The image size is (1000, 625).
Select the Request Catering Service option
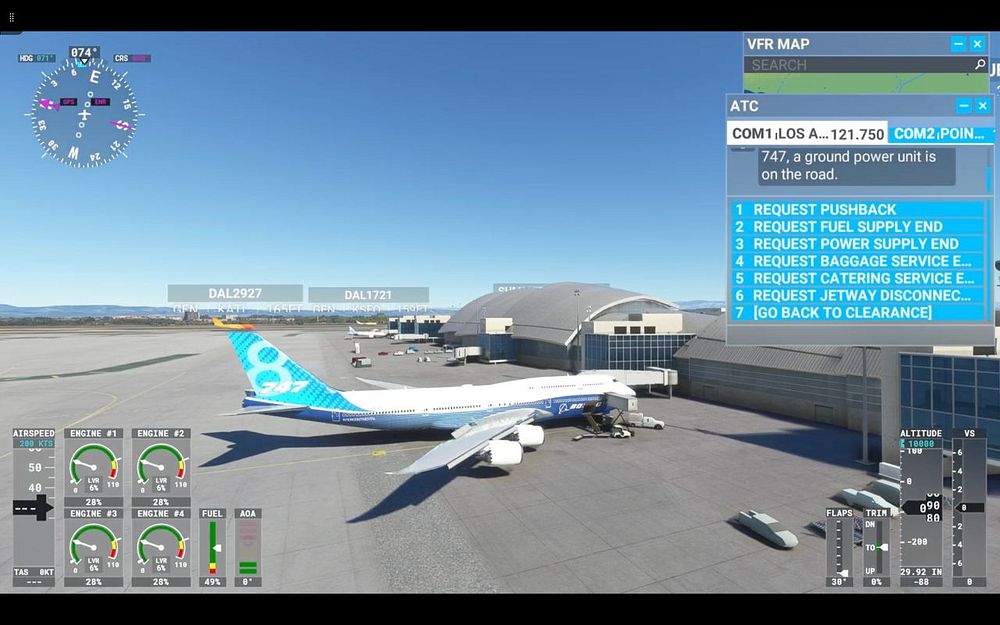(862, 278)
